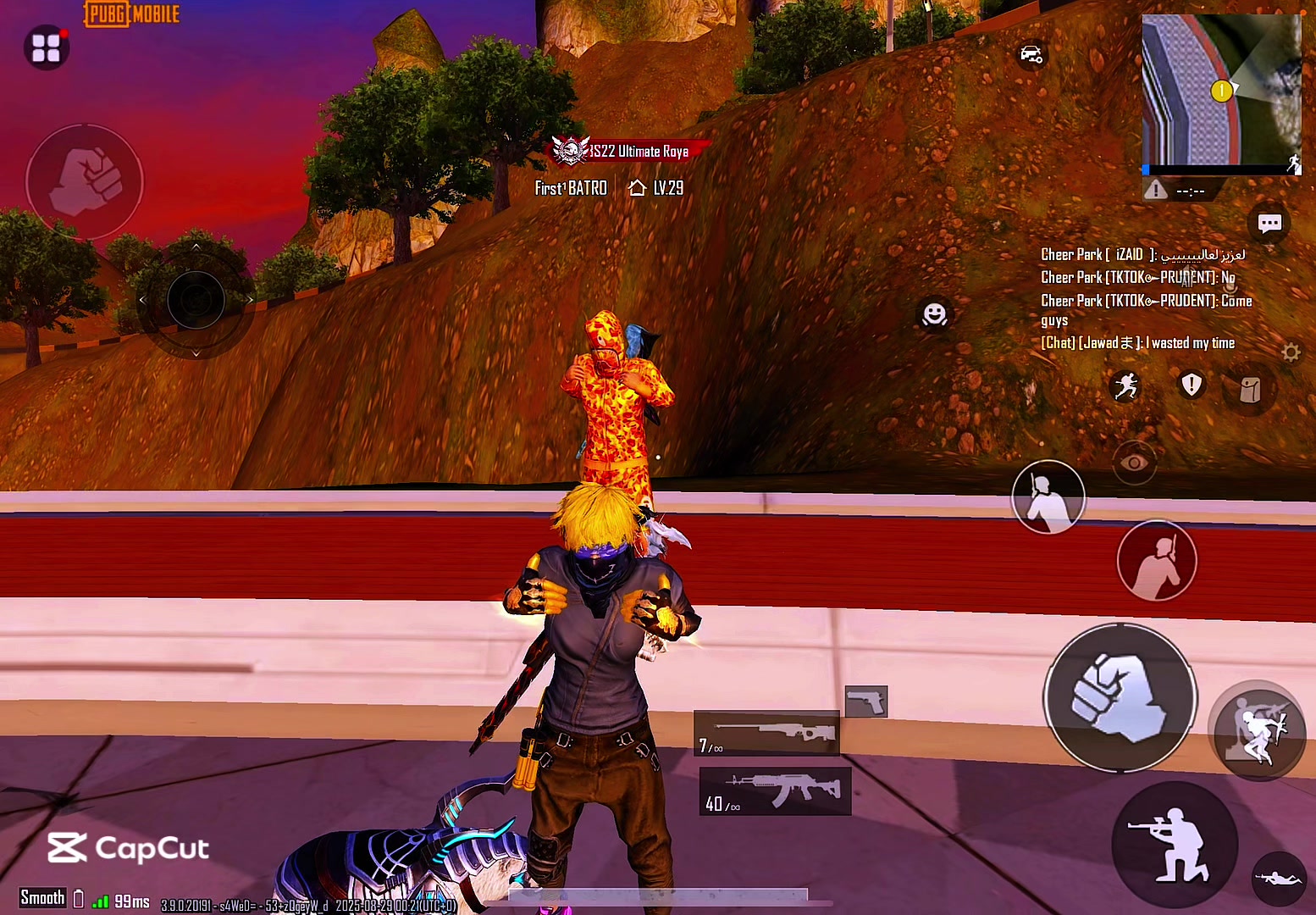1316x915 pixels.
Task: Open the minimap
Action: (x=1219, y=91)
